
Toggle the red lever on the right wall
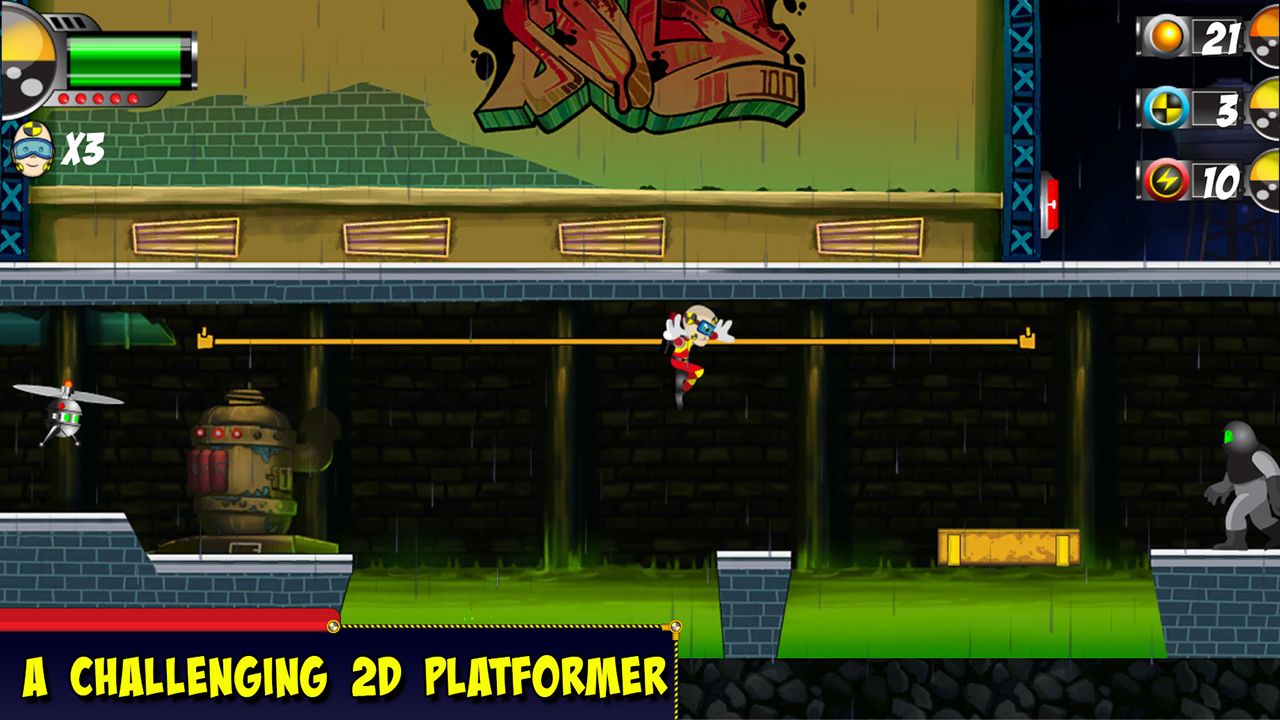coord(1053,203)
